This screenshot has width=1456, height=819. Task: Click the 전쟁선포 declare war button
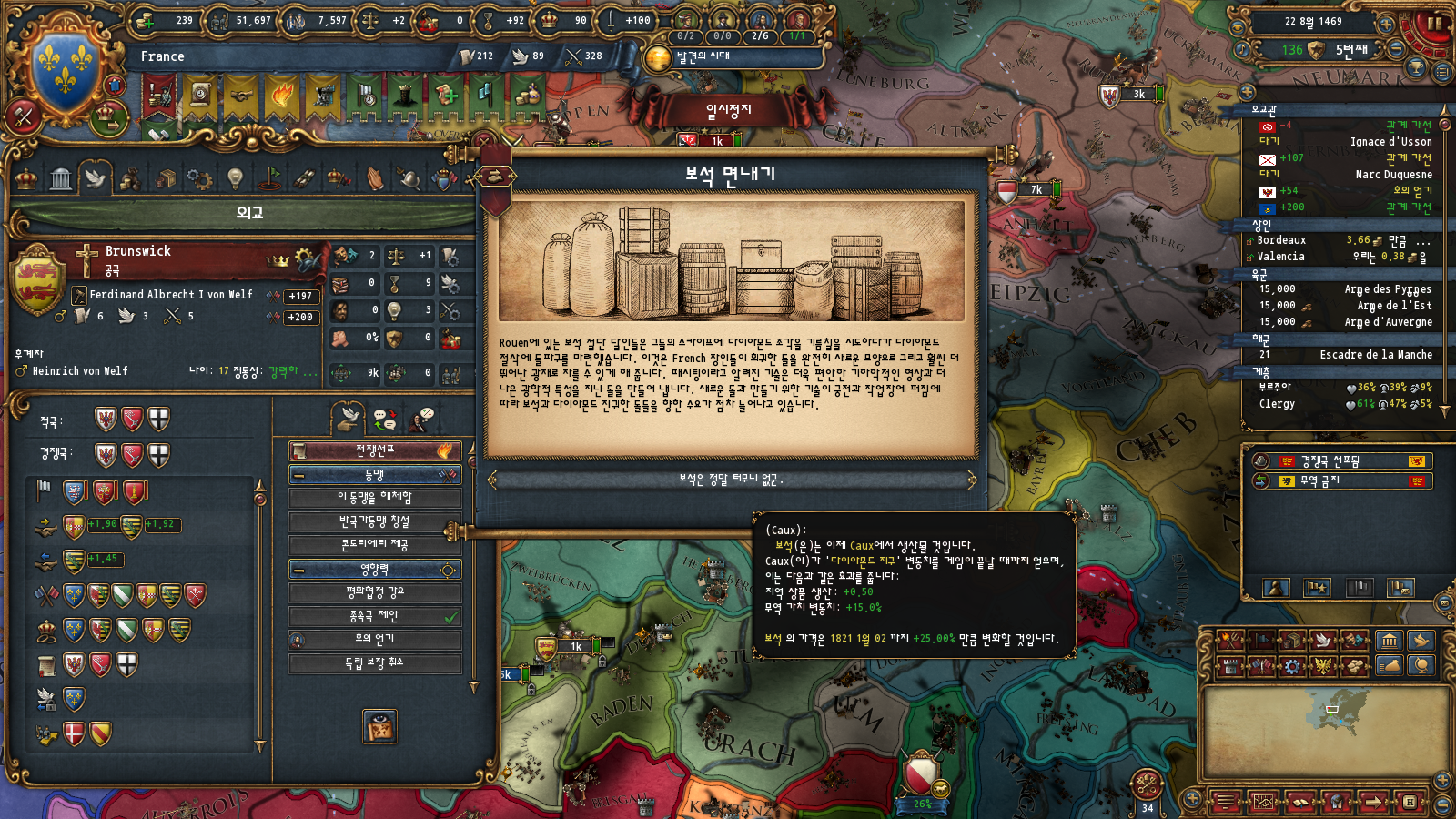click(x=375, y=450)
